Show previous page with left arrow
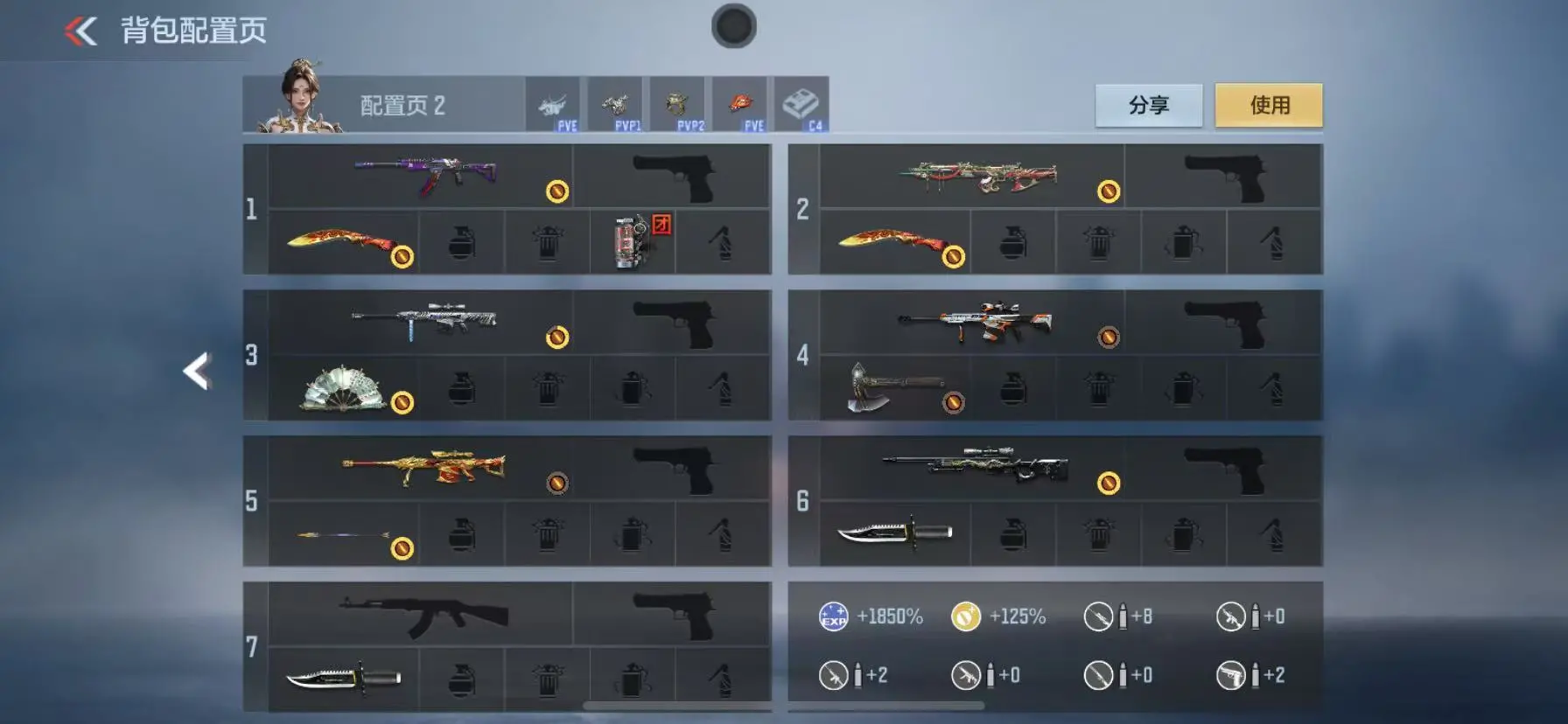 [x=198, y=371]
